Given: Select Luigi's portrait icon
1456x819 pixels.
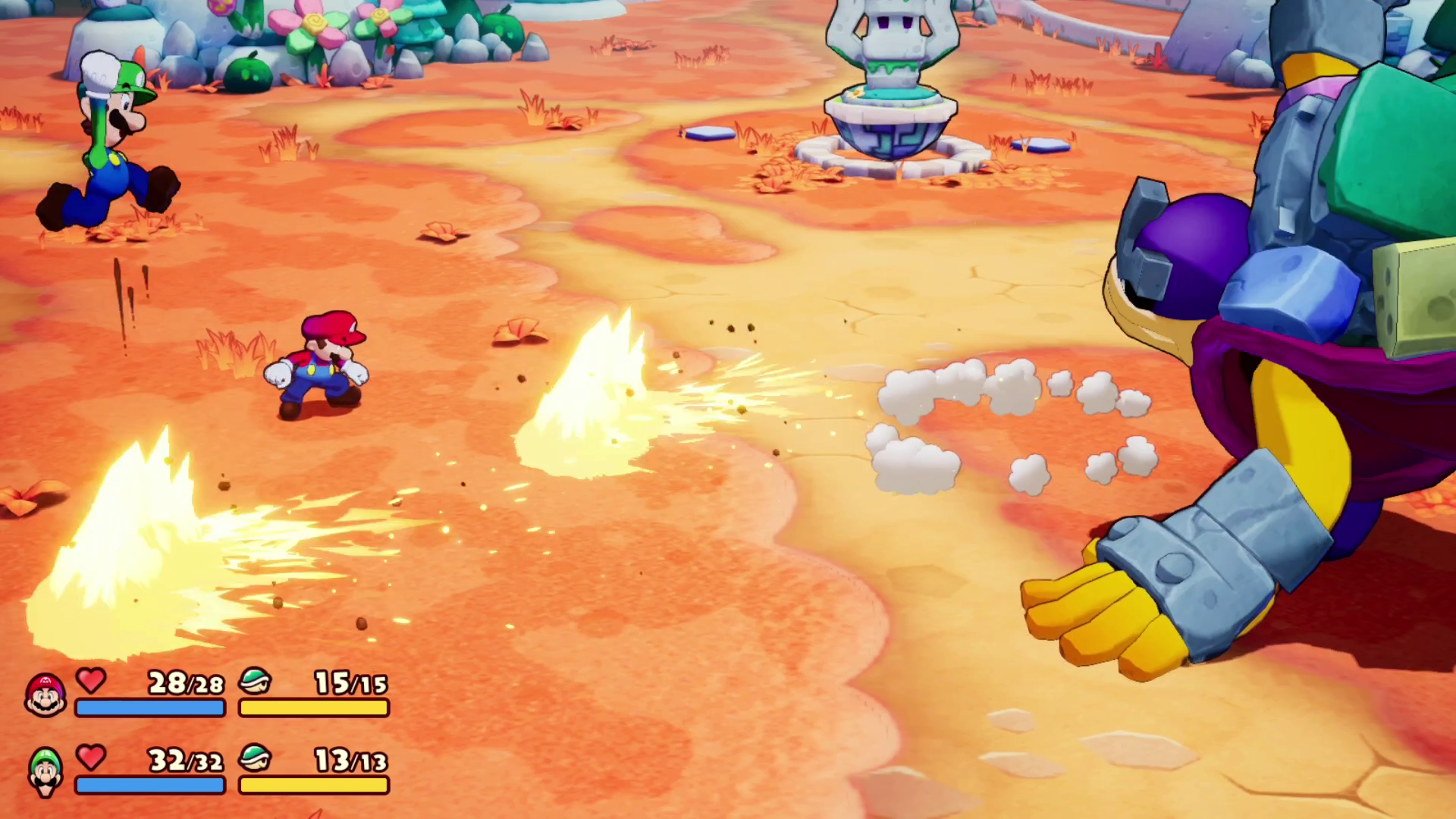Looking at the screenshot, I should pyautogui.click(x=45, y=772).
